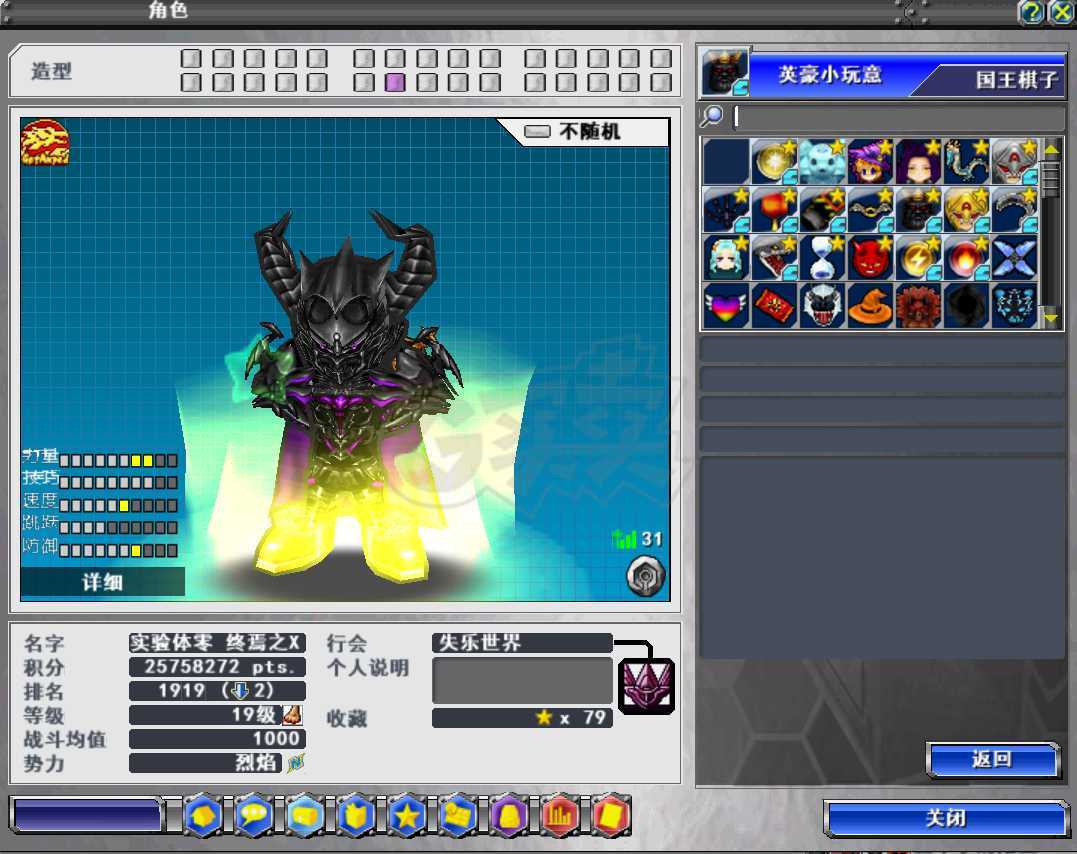Viewport: 1077px width, 854px height.
Task: Select the red lantern item
Action: point(773,210)
